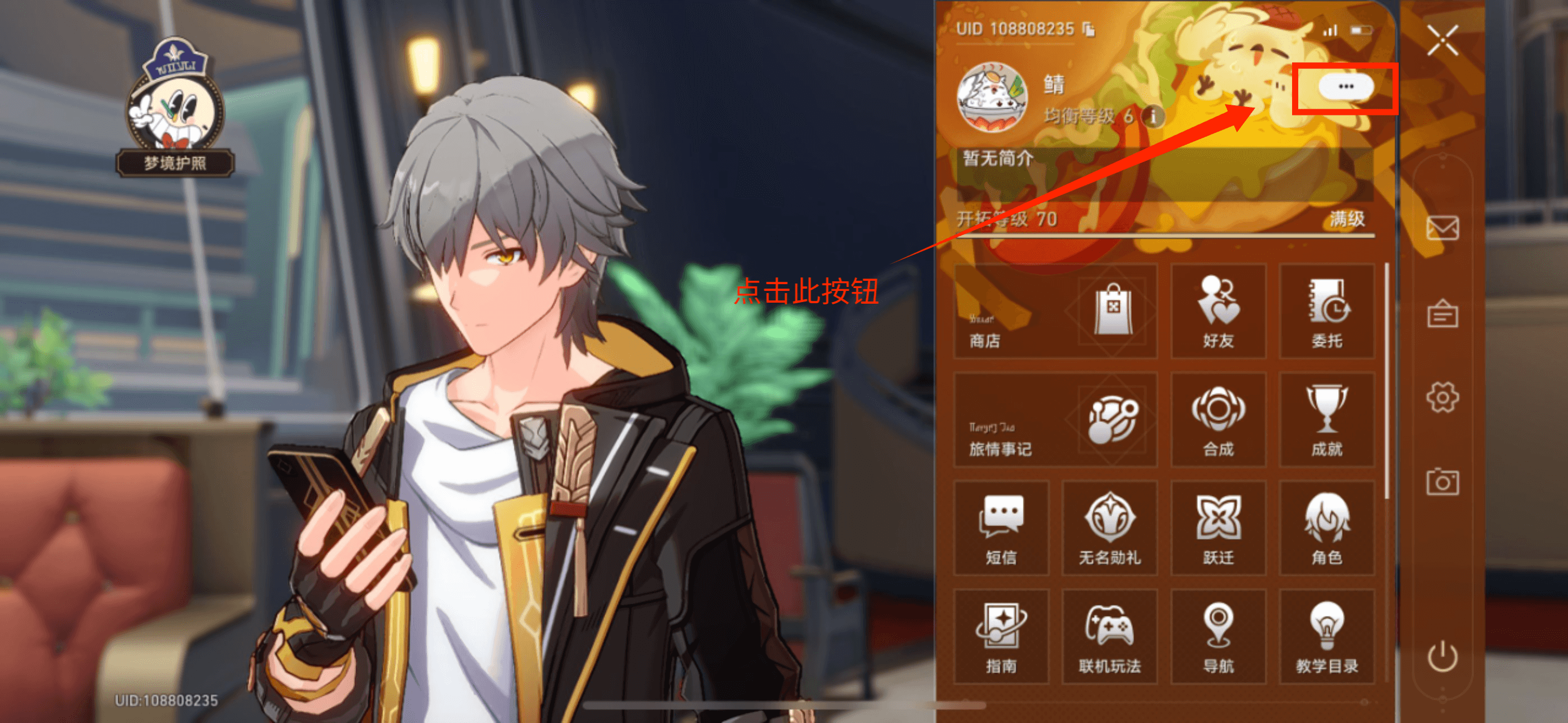
Task: Open the 指南 guide tile
Action: click(x=1000, y=637)
